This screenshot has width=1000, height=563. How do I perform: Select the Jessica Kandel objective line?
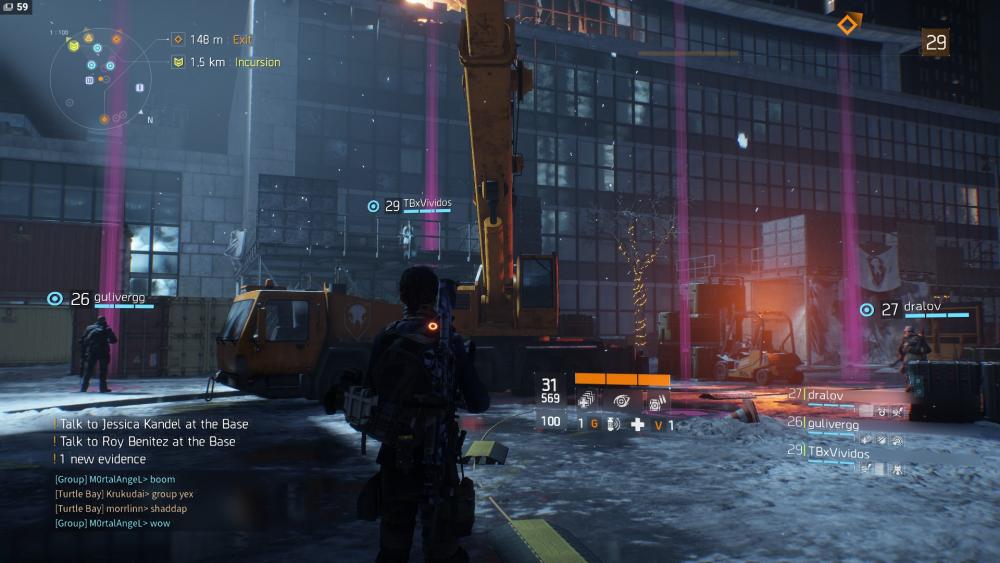153,424
